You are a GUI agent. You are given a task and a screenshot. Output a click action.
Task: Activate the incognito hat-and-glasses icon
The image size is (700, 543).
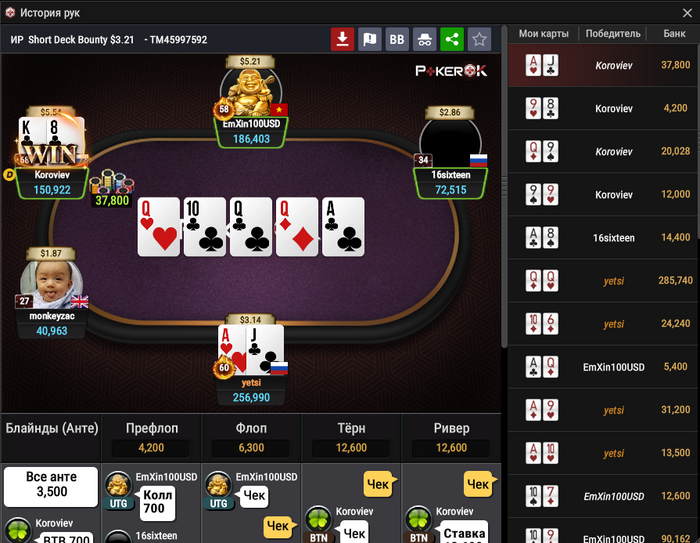coord(424,39)
